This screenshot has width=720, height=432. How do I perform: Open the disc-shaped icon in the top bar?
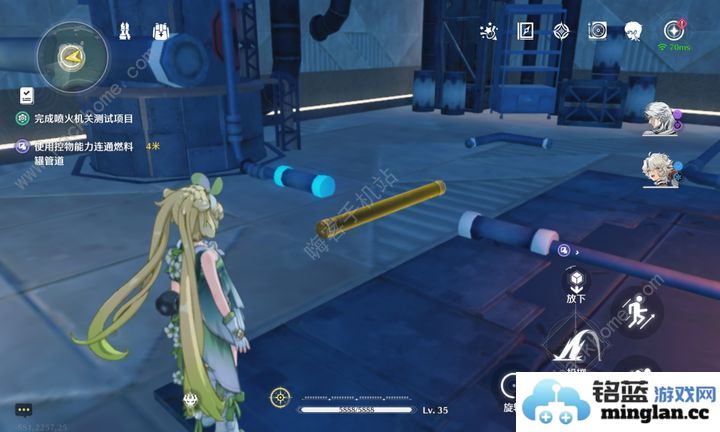click(x=597, y=31)
